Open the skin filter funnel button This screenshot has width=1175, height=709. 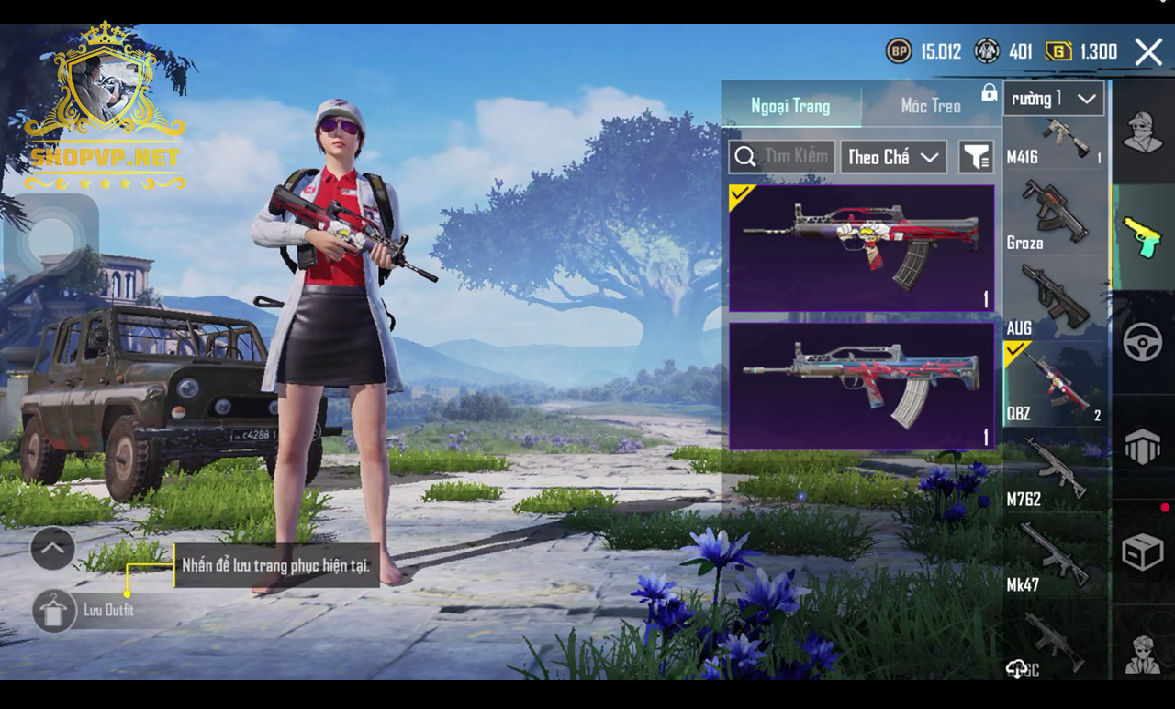(975, 157)
